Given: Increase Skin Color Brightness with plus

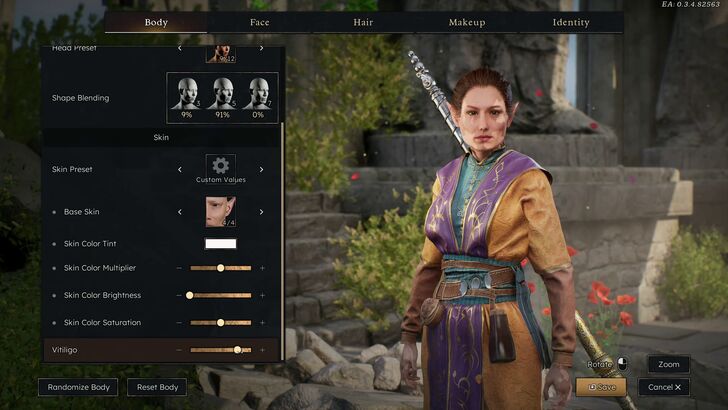Looking at the screenshot, I should [263, 295].
